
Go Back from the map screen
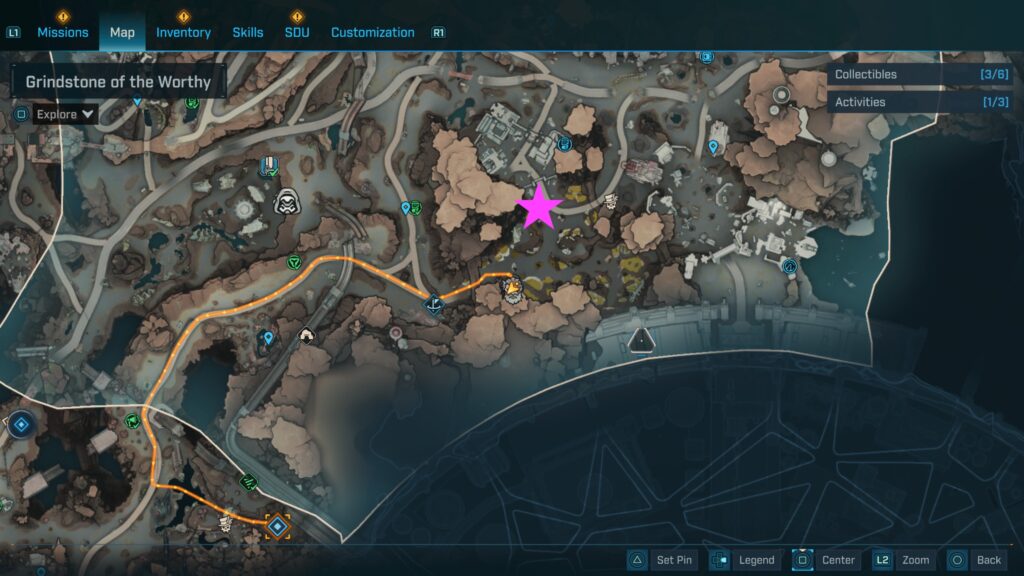[975, 560]
